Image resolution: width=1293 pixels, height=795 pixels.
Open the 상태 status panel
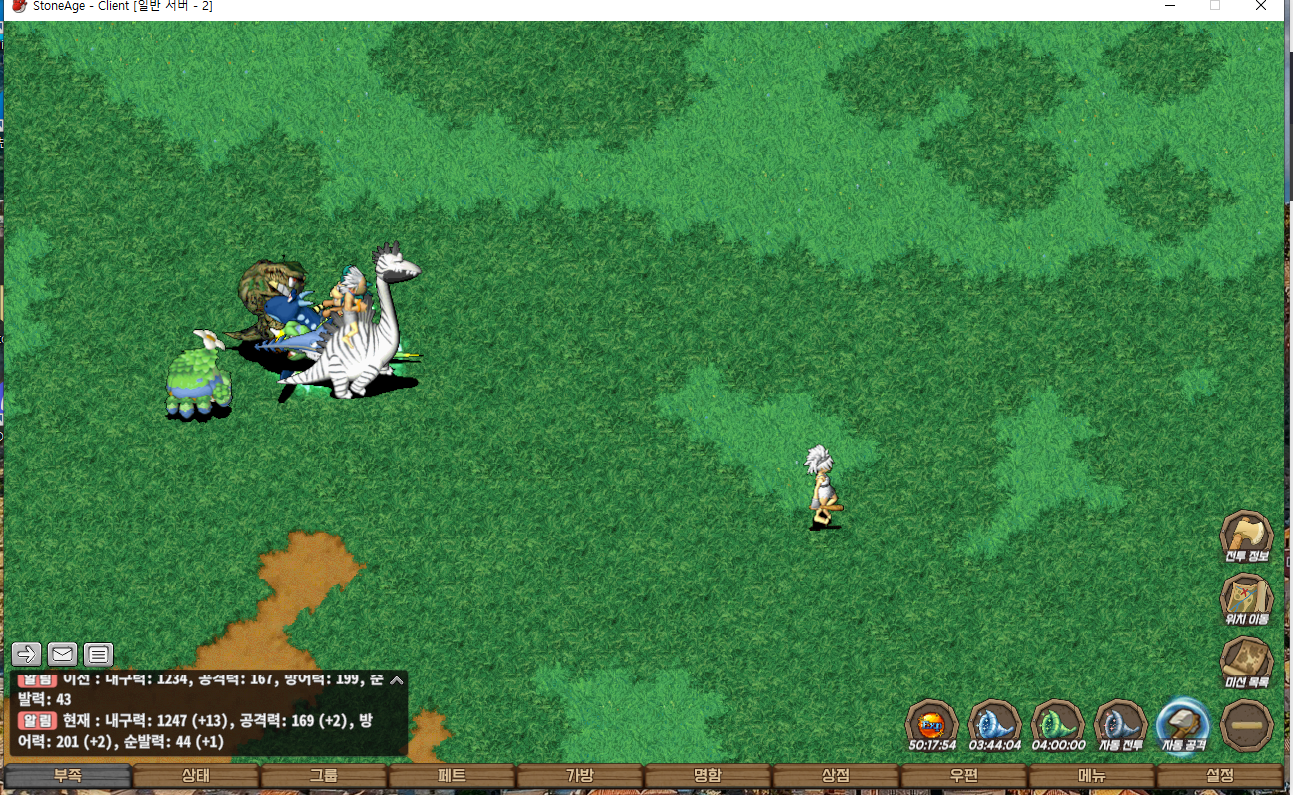[x=196, y=776]
